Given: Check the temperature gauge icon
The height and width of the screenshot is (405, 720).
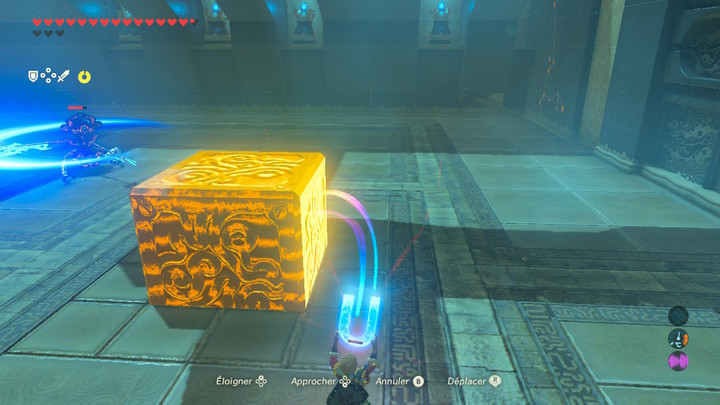Looking at the screenshot, I should point(677,338).
